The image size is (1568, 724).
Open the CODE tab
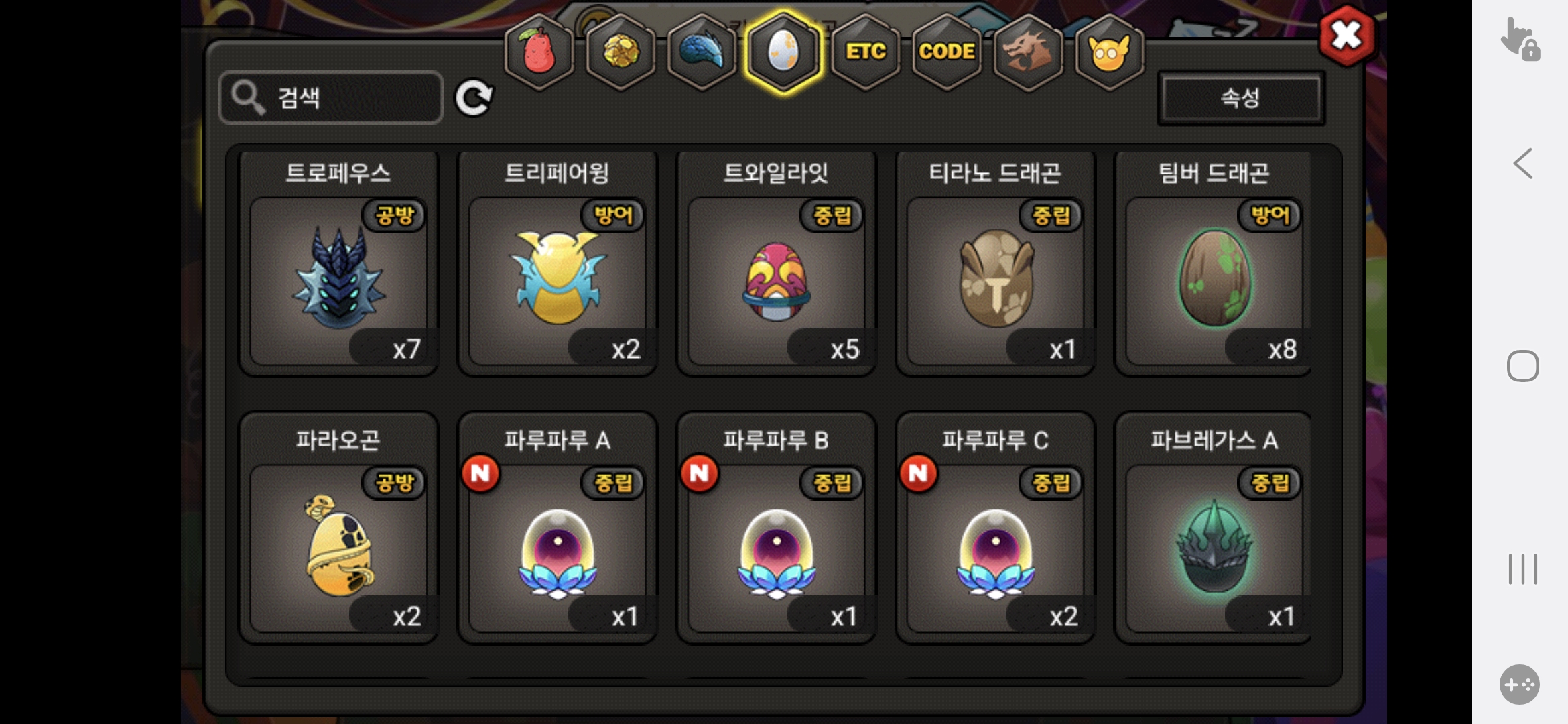[946, 52]
